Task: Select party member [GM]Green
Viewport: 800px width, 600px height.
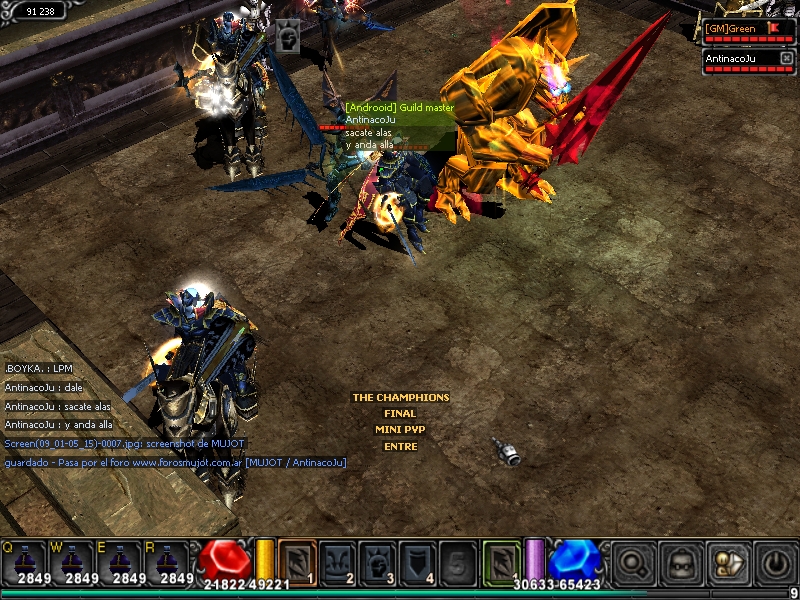Action: click(742, 29)
